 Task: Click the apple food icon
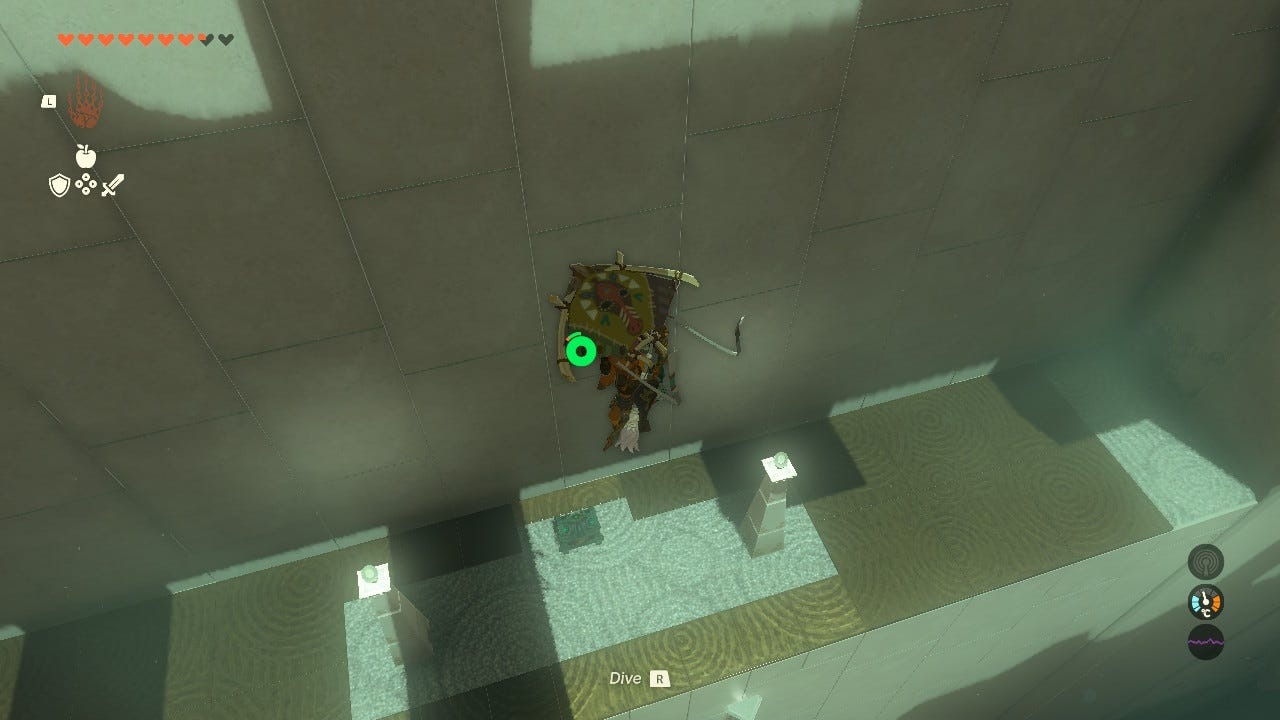click(86, 157)
